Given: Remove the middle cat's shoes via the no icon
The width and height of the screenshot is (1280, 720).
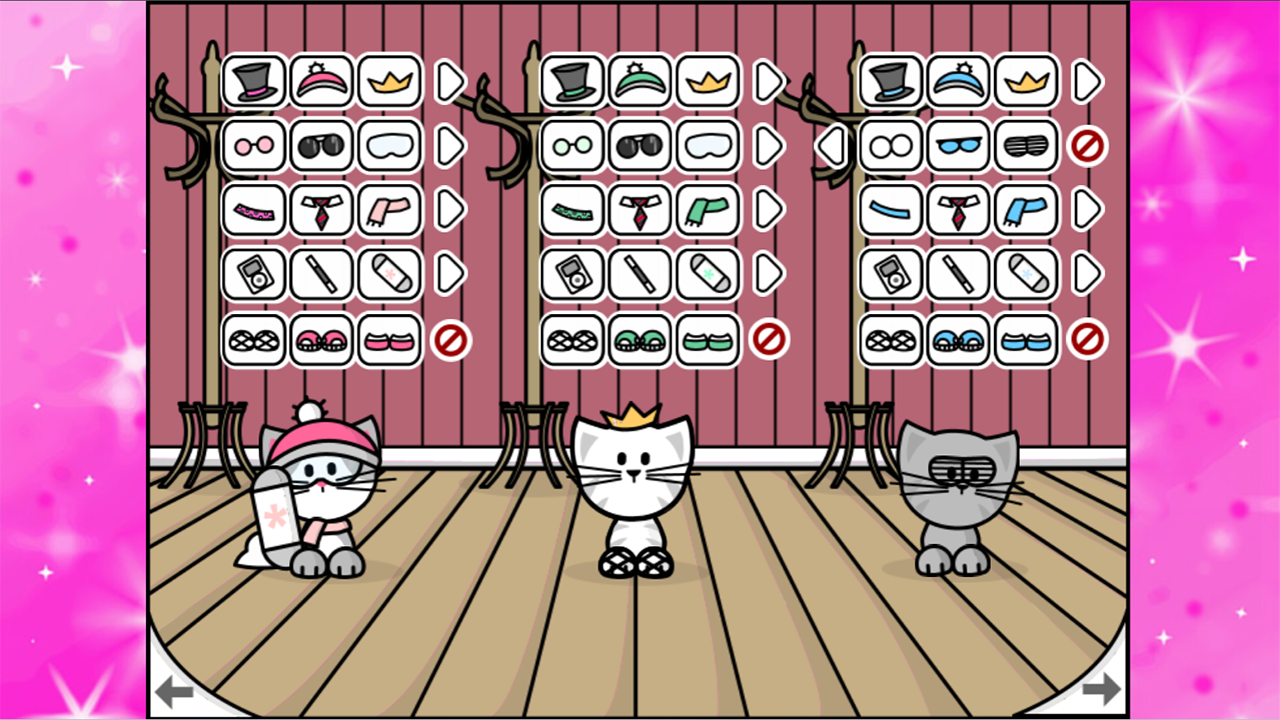Looking at the screenshot, I should tap(768, 338).
